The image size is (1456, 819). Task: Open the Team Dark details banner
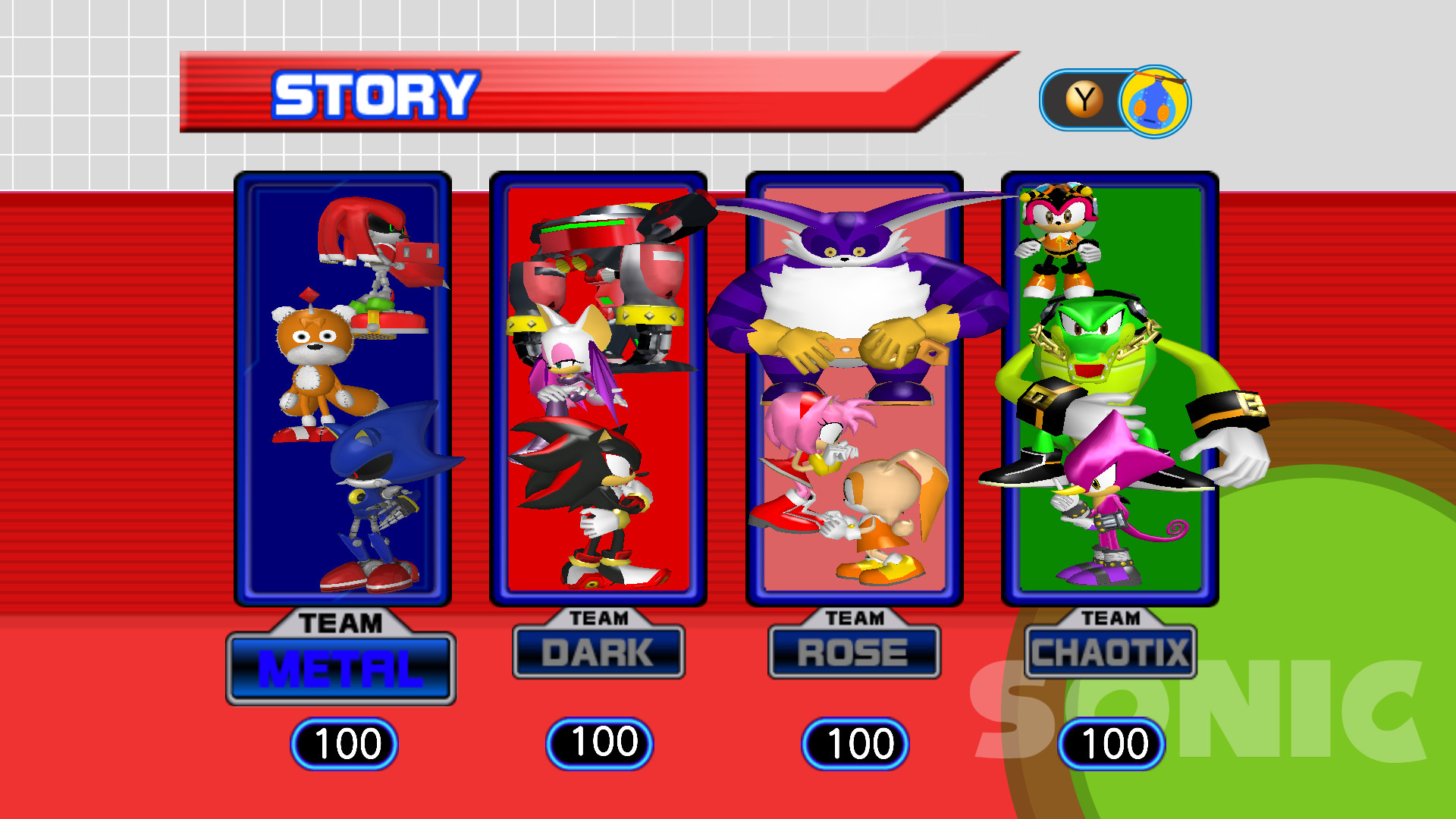599,651
